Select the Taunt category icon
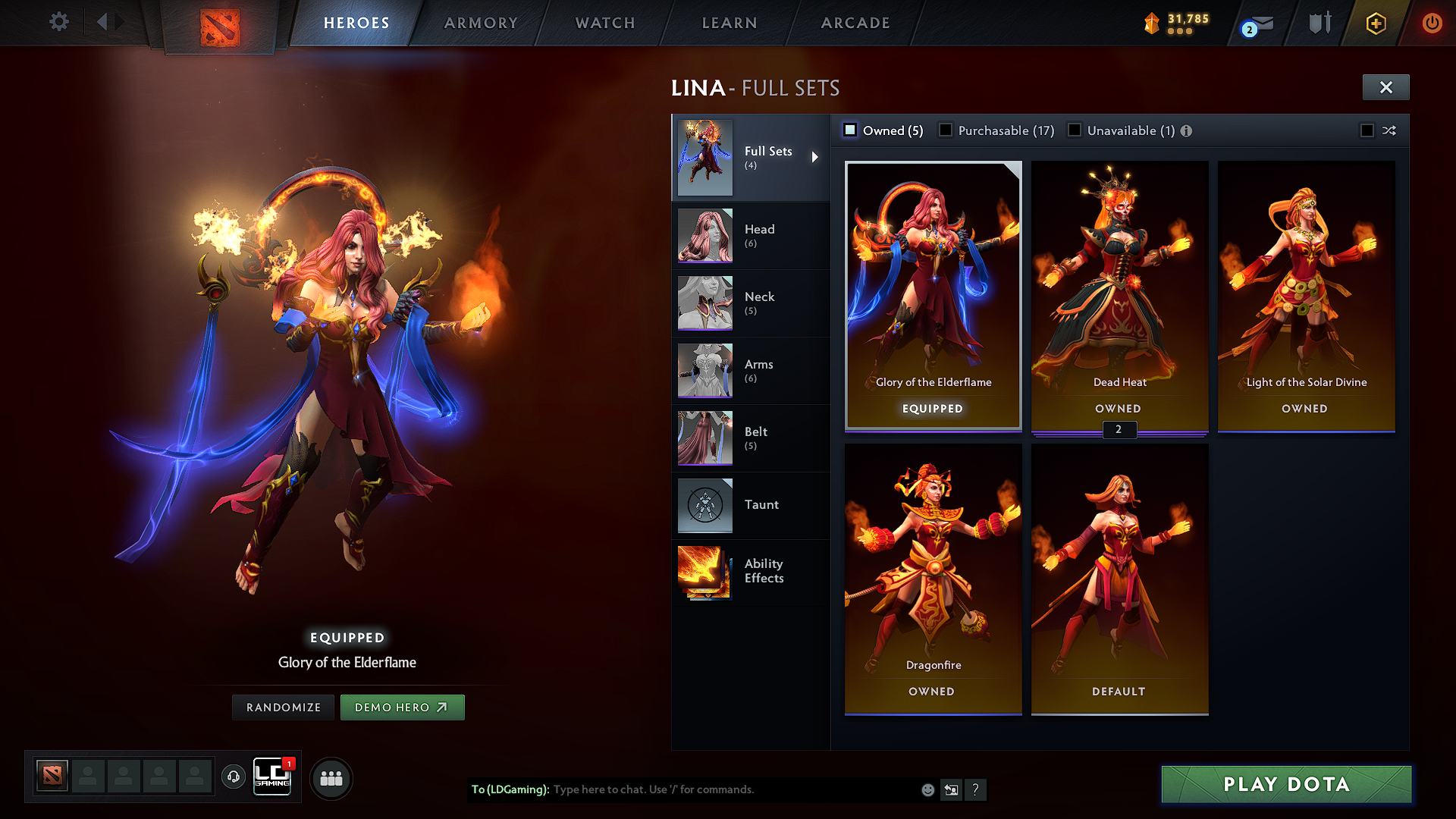The image size is (1456, 819). [704, 505]
